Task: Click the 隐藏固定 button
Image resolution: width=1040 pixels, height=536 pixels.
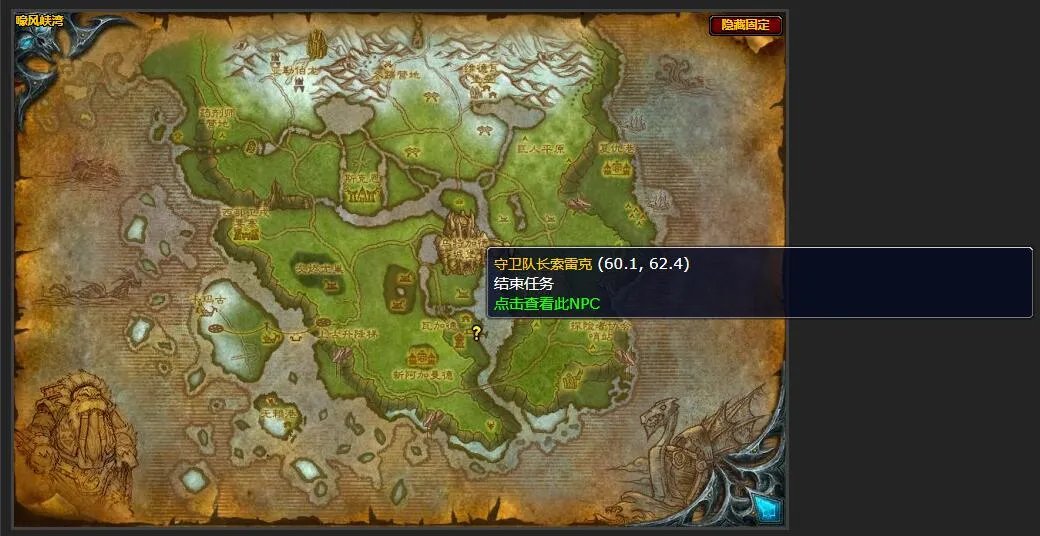Action: pyautogui.click(x=745, y=25)
